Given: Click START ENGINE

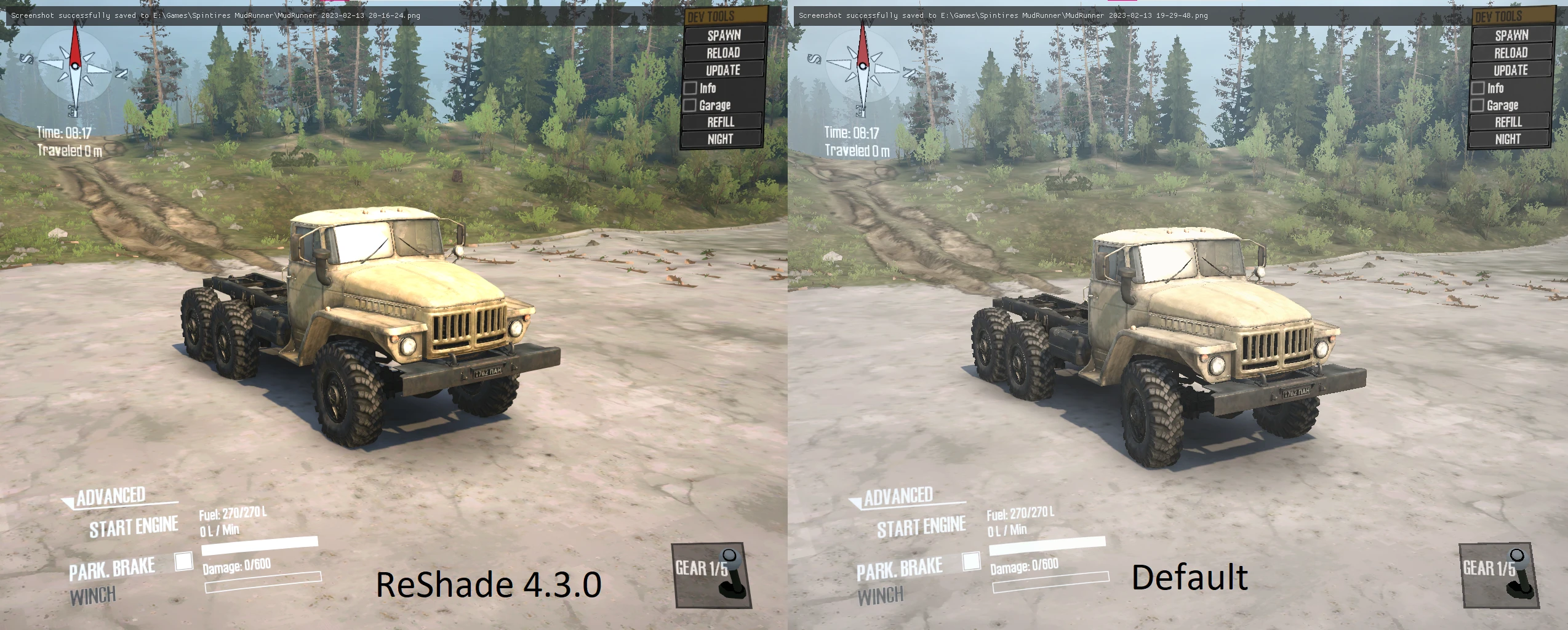Looking at the screenshot, I should click(133, 526).
